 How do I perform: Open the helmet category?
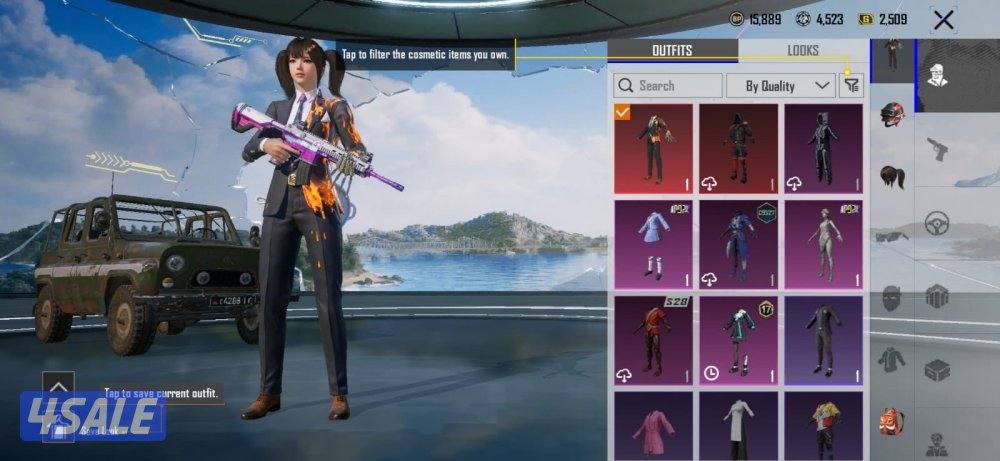(x=893, y=113)
